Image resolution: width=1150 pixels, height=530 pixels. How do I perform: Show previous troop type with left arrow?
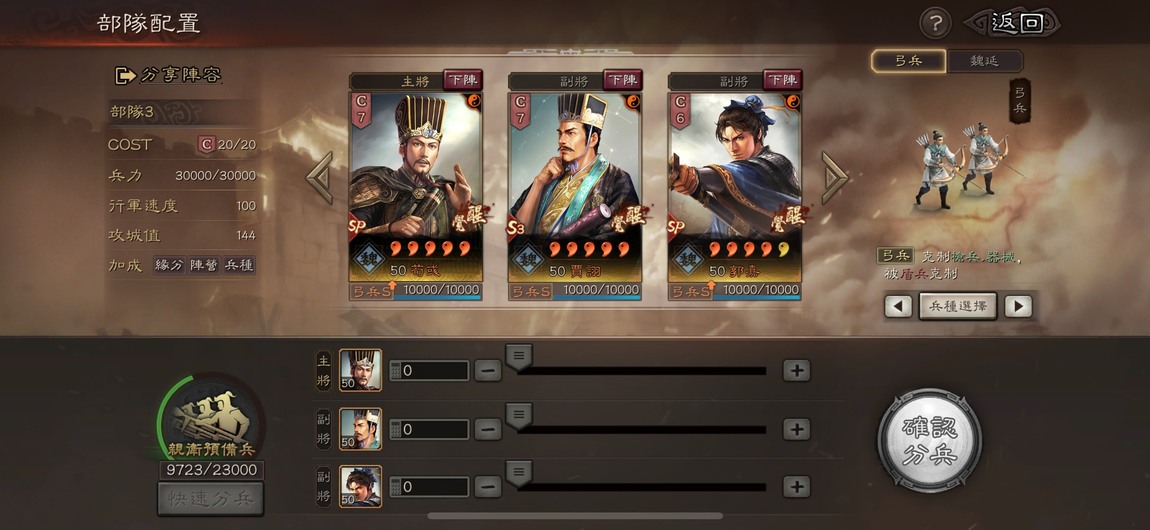click(x=898, y=306)
